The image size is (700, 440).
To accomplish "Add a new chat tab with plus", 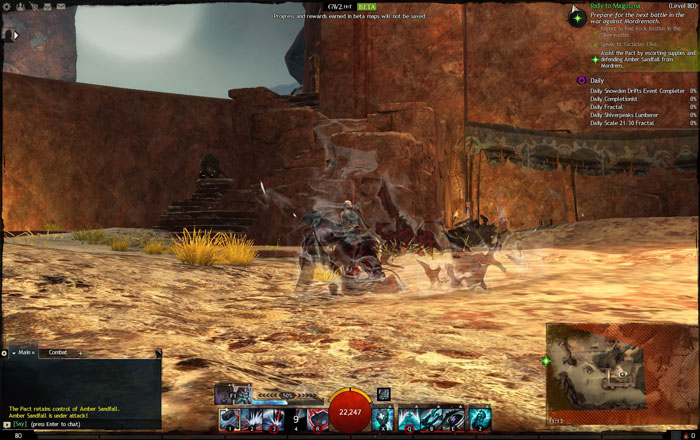I will (80, 352).
